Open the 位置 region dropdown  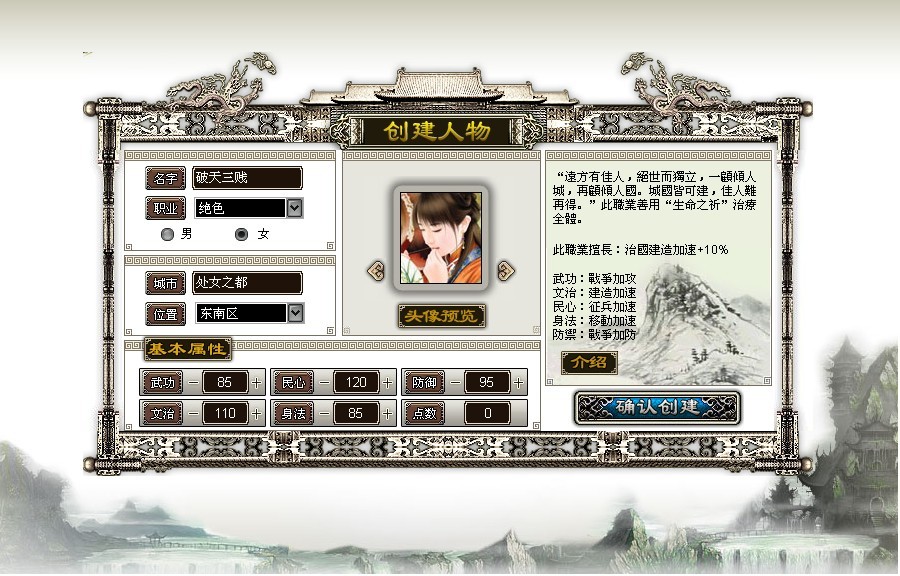295,313
